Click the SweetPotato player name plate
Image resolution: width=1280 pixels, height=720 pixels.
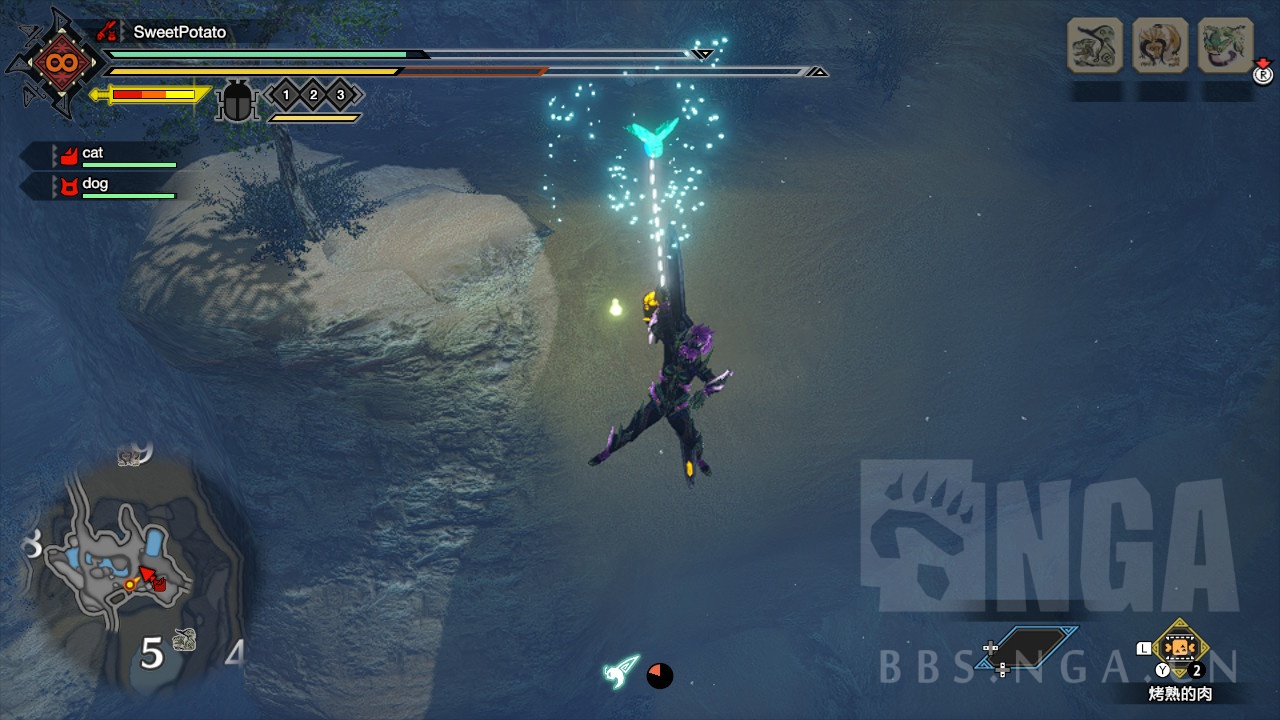click(x=178, y=32)
